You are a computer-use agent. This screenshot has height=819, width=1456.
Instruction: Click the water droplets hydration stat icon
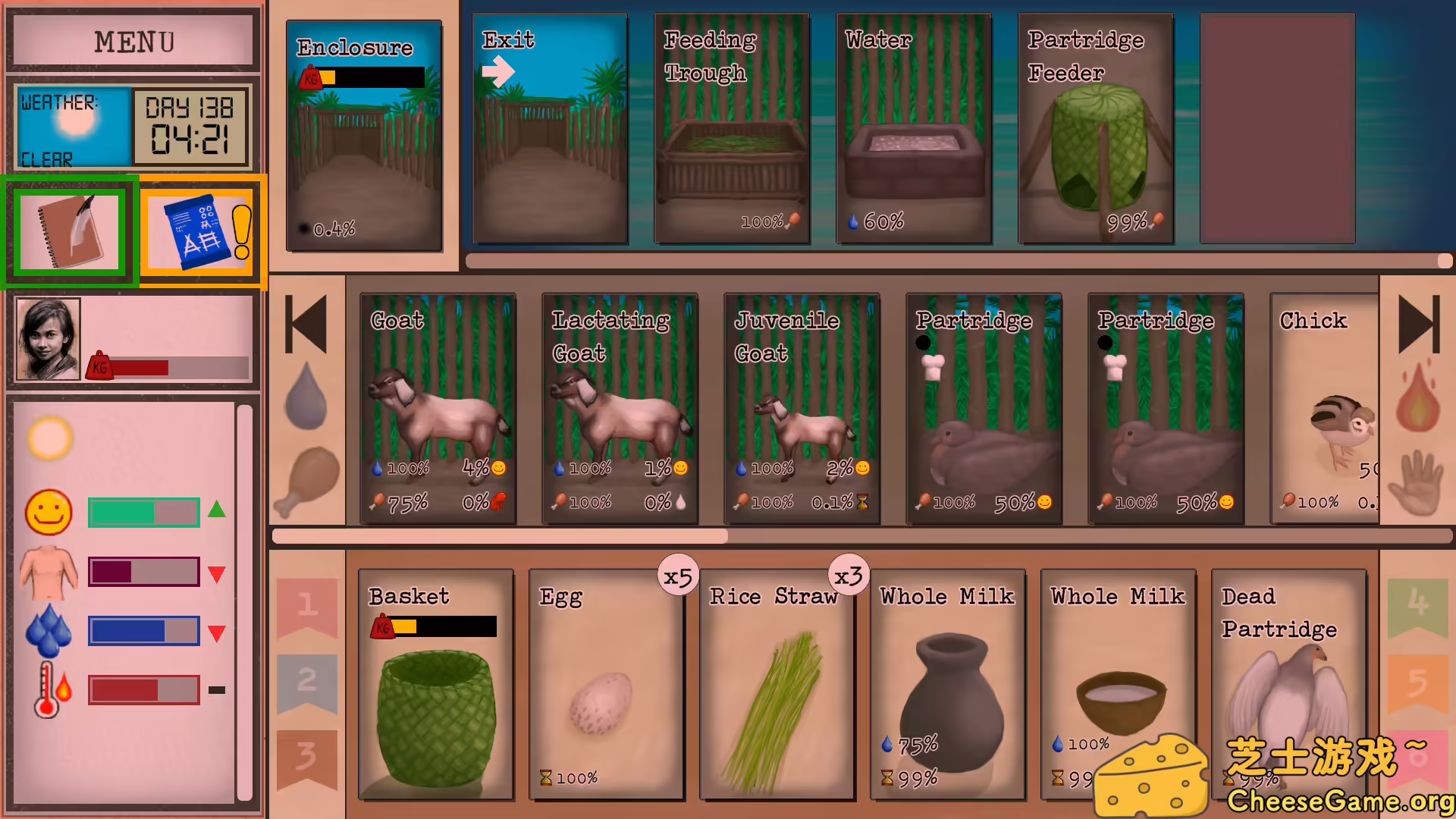(48, 629)
